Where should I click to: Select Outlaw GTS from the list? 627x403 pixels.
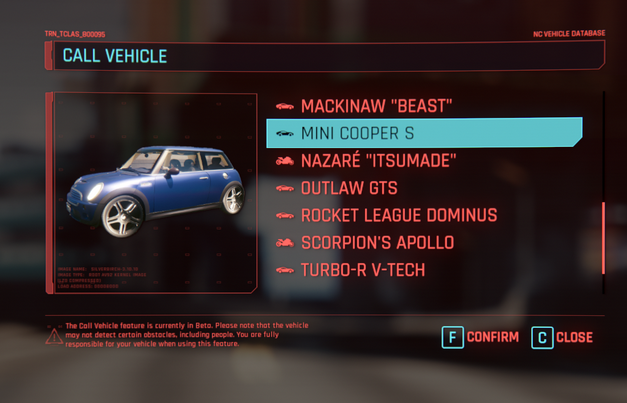tap(349, 188)
